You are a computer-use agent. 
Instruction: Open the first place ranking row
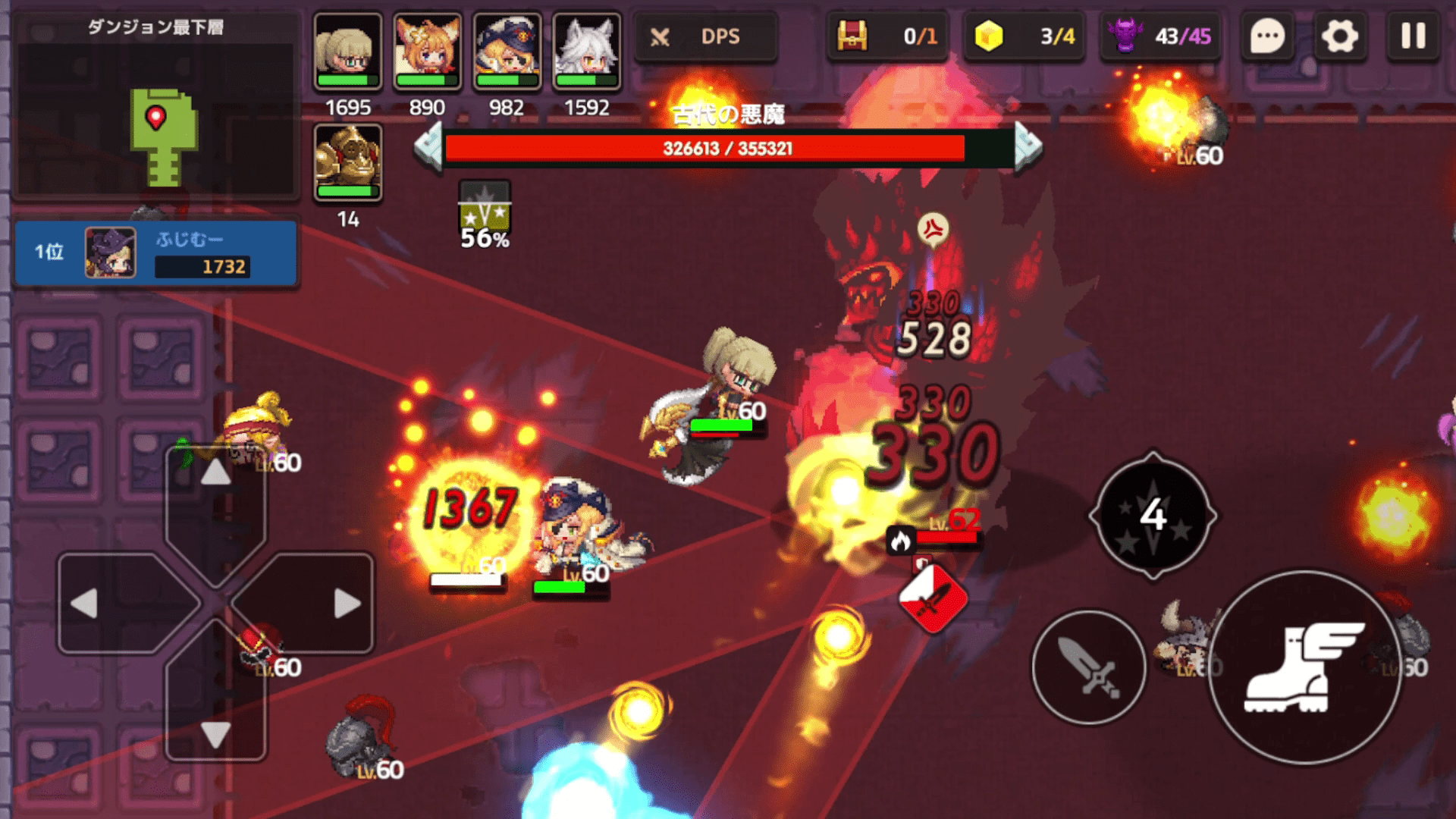point(155,253)
